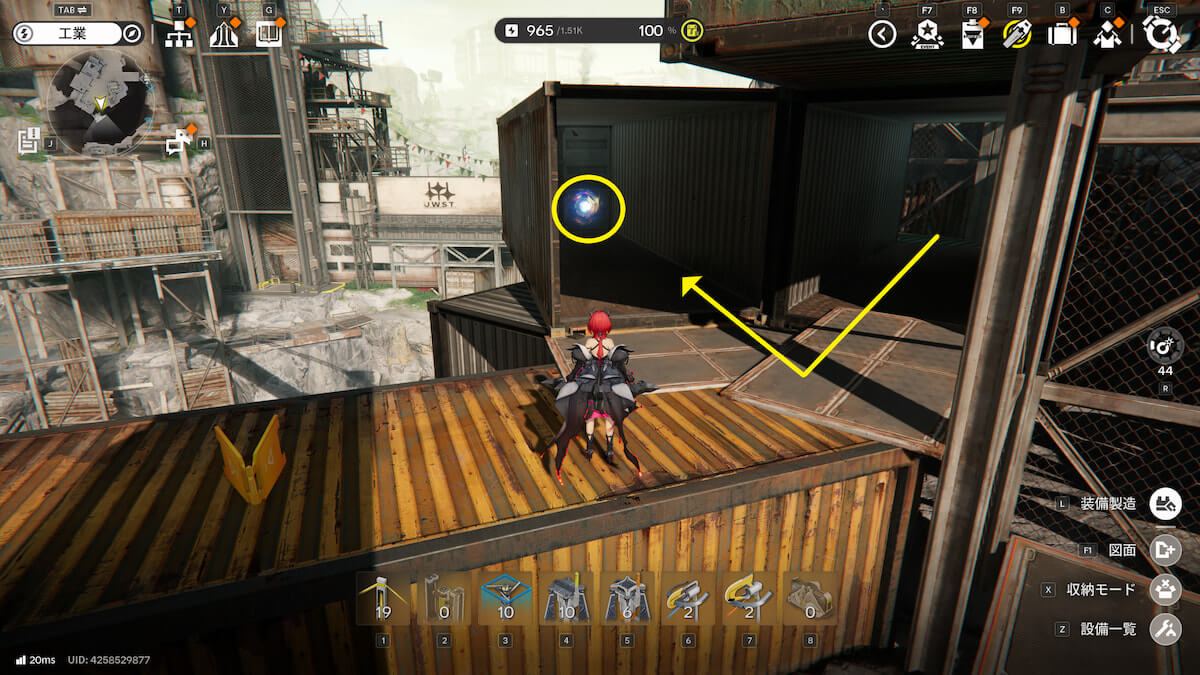Open the Event star badge icon
This screenshot has height=675, width=1200.
click(x=927, y=35)
